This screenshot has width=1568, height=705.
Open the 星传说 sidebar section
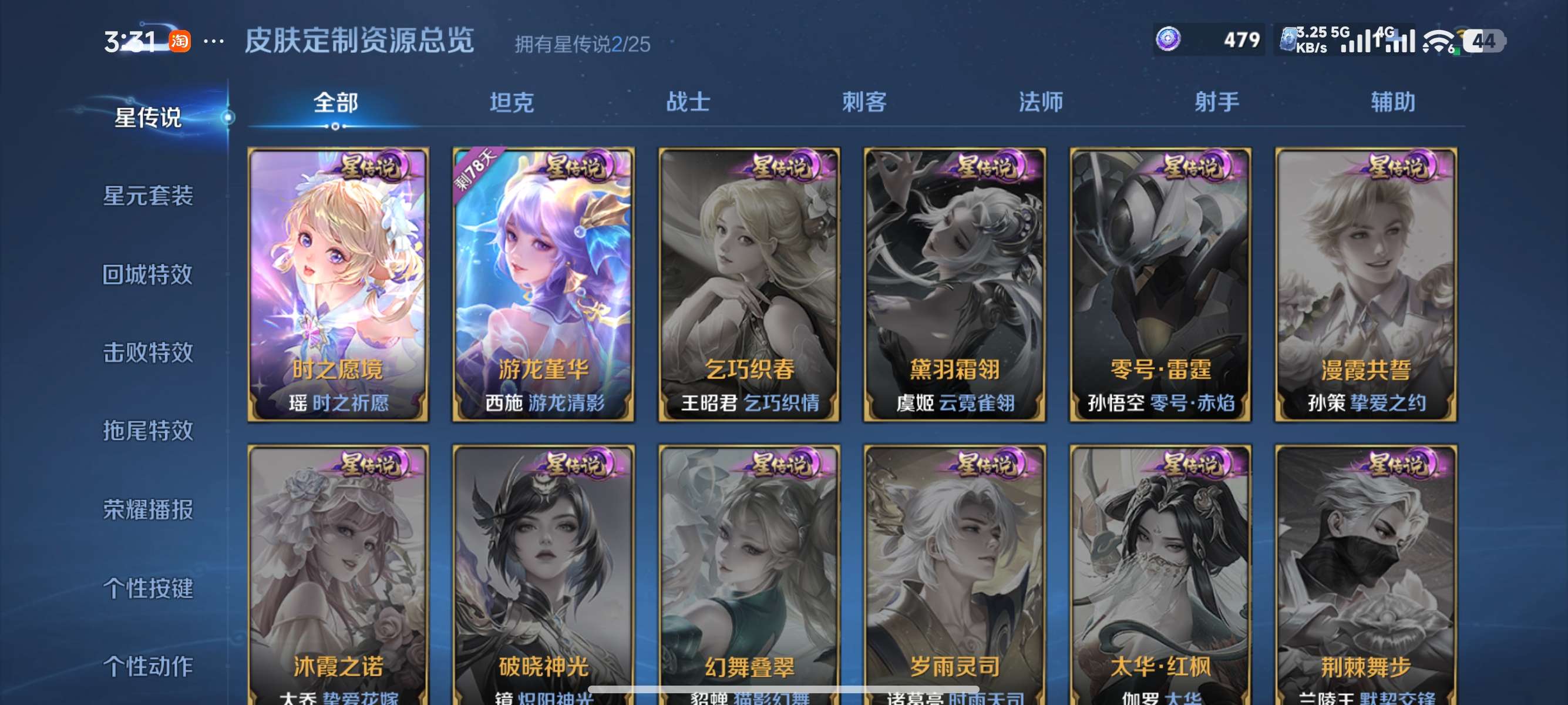click(x=148, y=119)
